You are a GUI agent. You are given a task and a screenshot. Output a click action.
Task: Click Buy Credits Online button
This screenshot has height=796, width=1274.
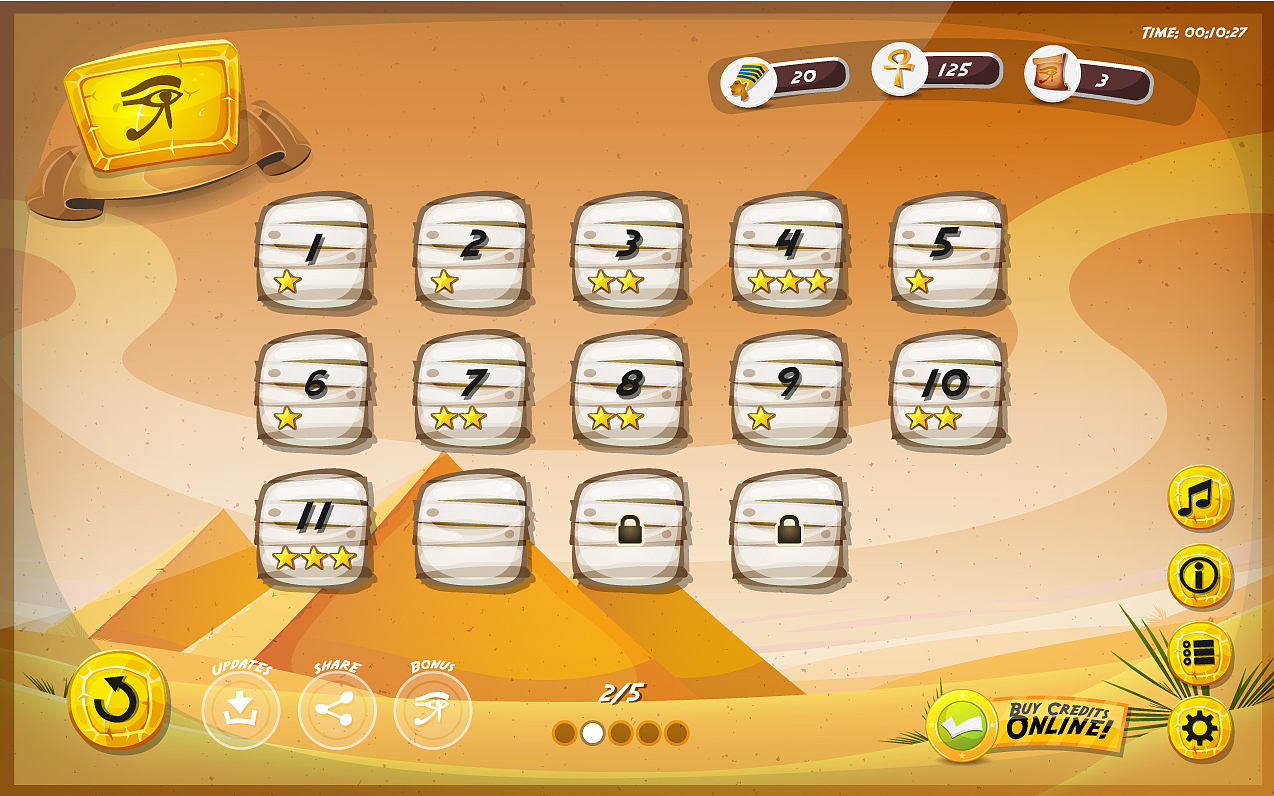pos(1030,723)
